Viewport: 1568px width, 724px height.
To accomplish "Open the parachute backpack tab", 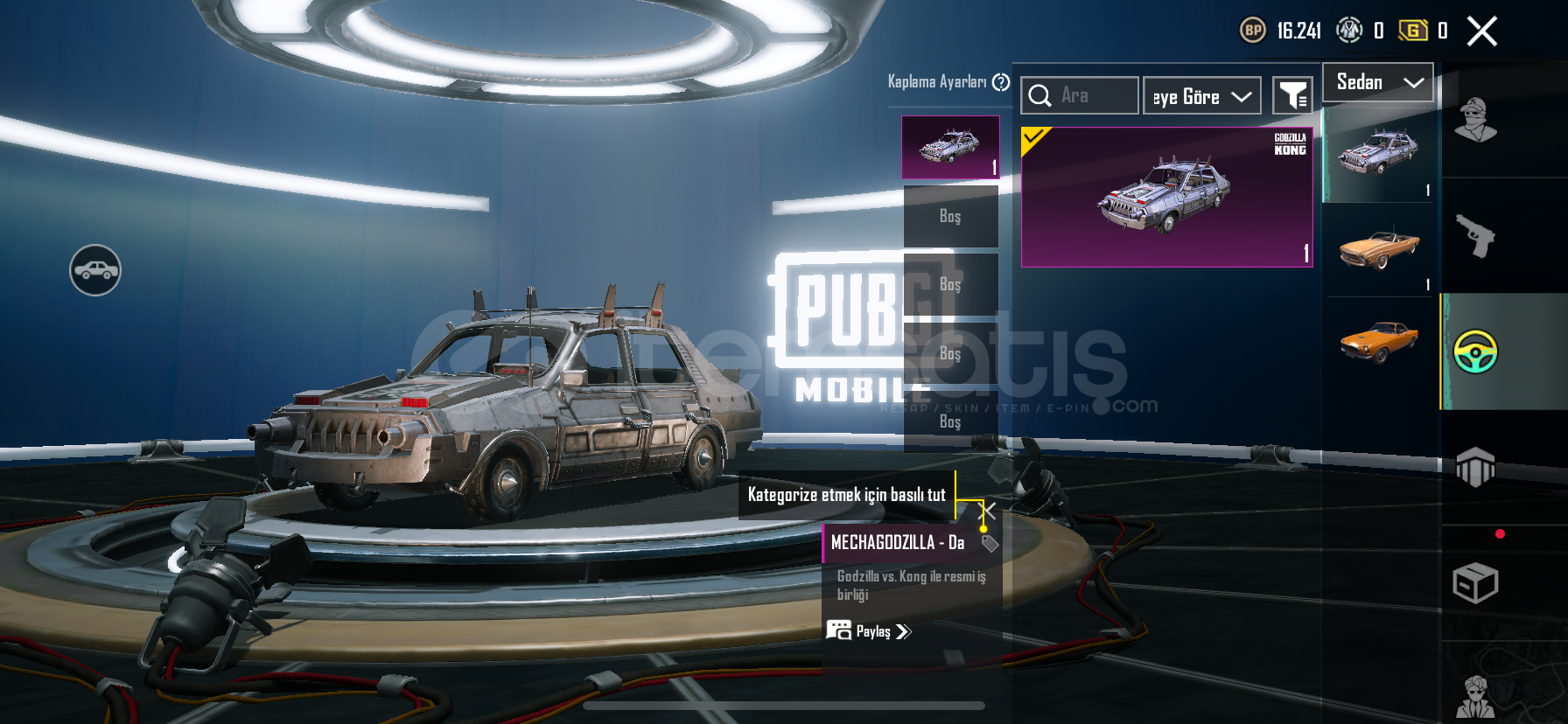I will tap(1475, 467).
